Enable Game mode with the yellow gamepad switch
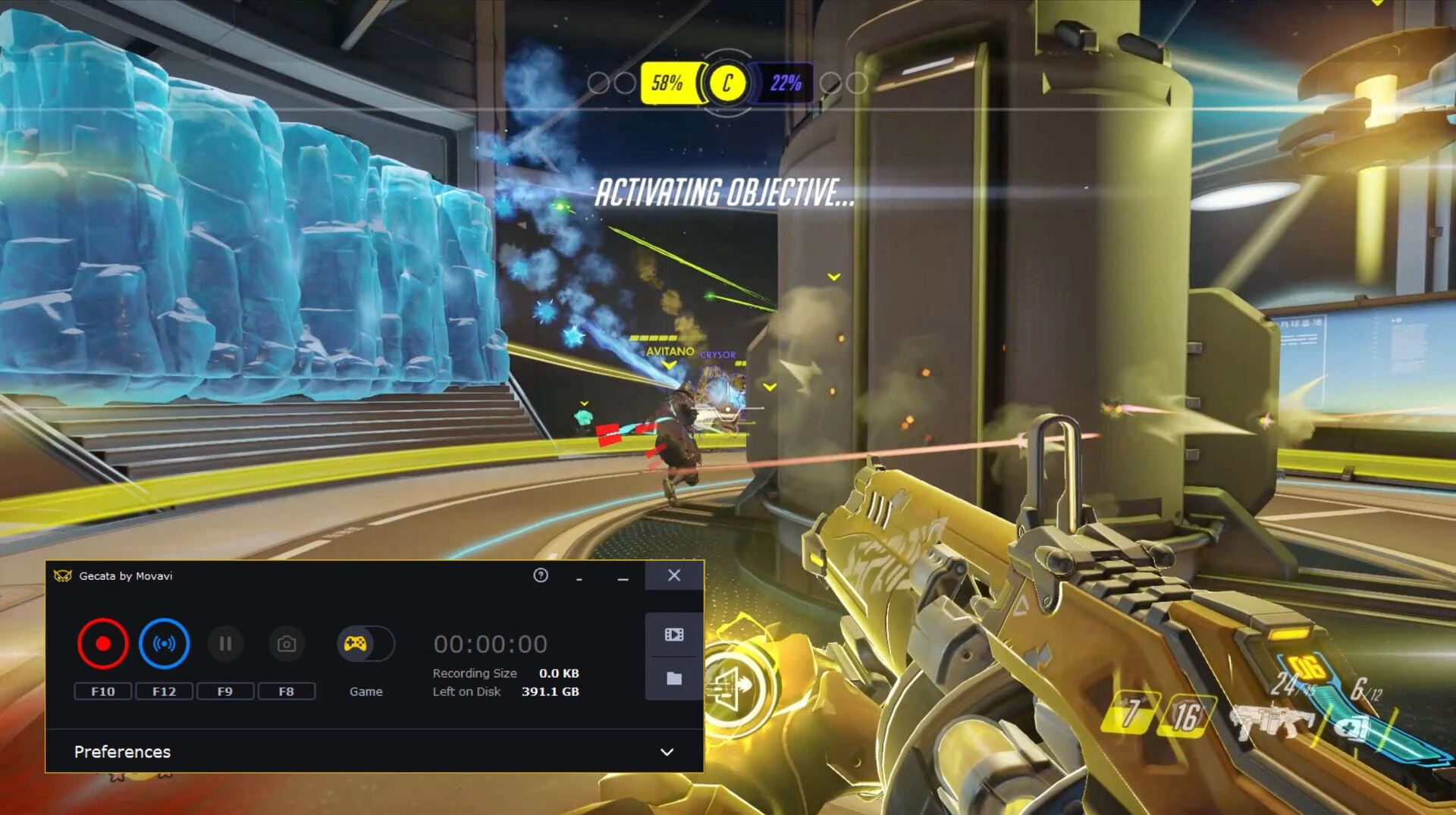This screenshot has height=815, width=1456. click(366, 644)
